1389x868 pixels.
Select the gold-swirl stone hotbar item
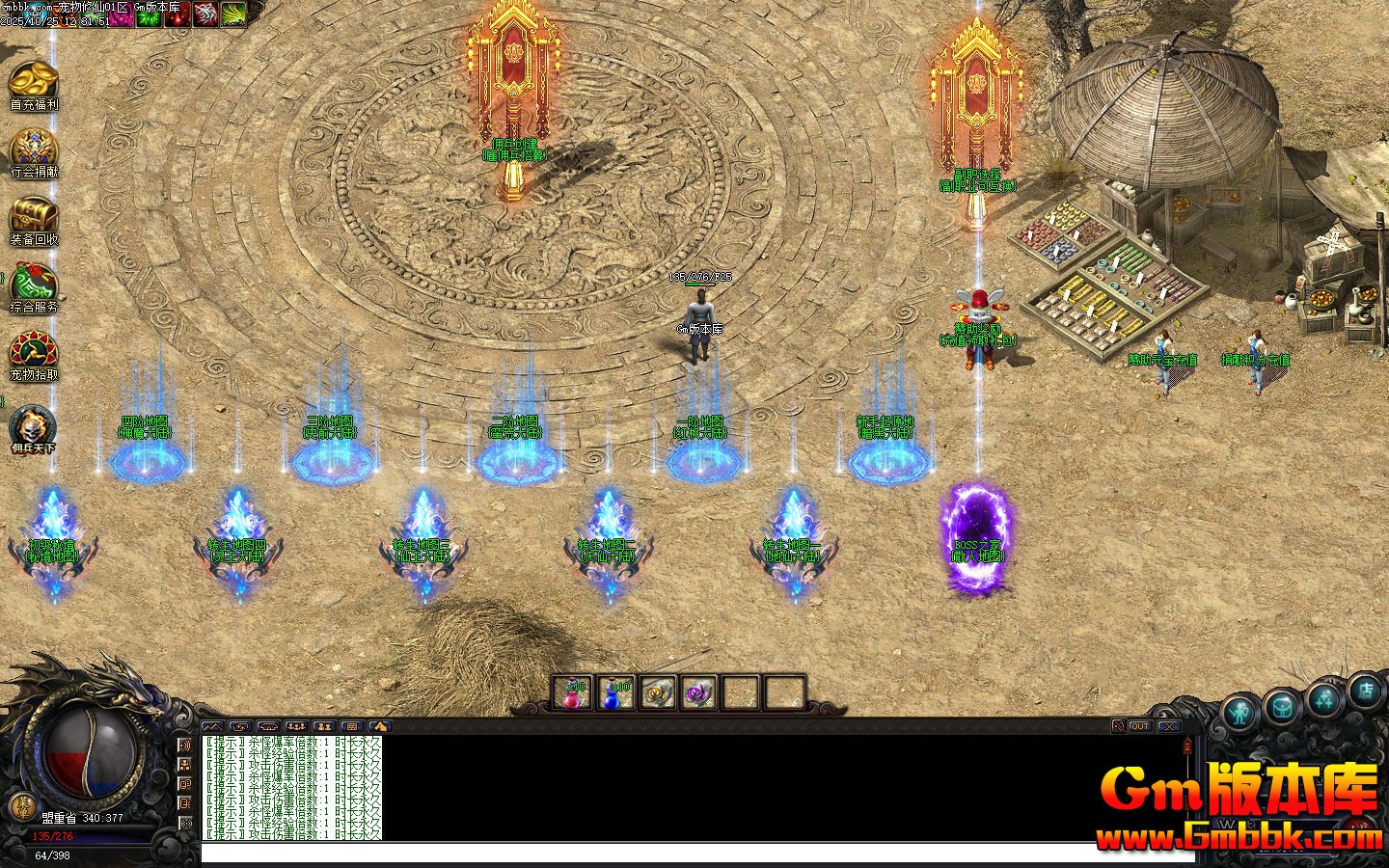(658, 692)
